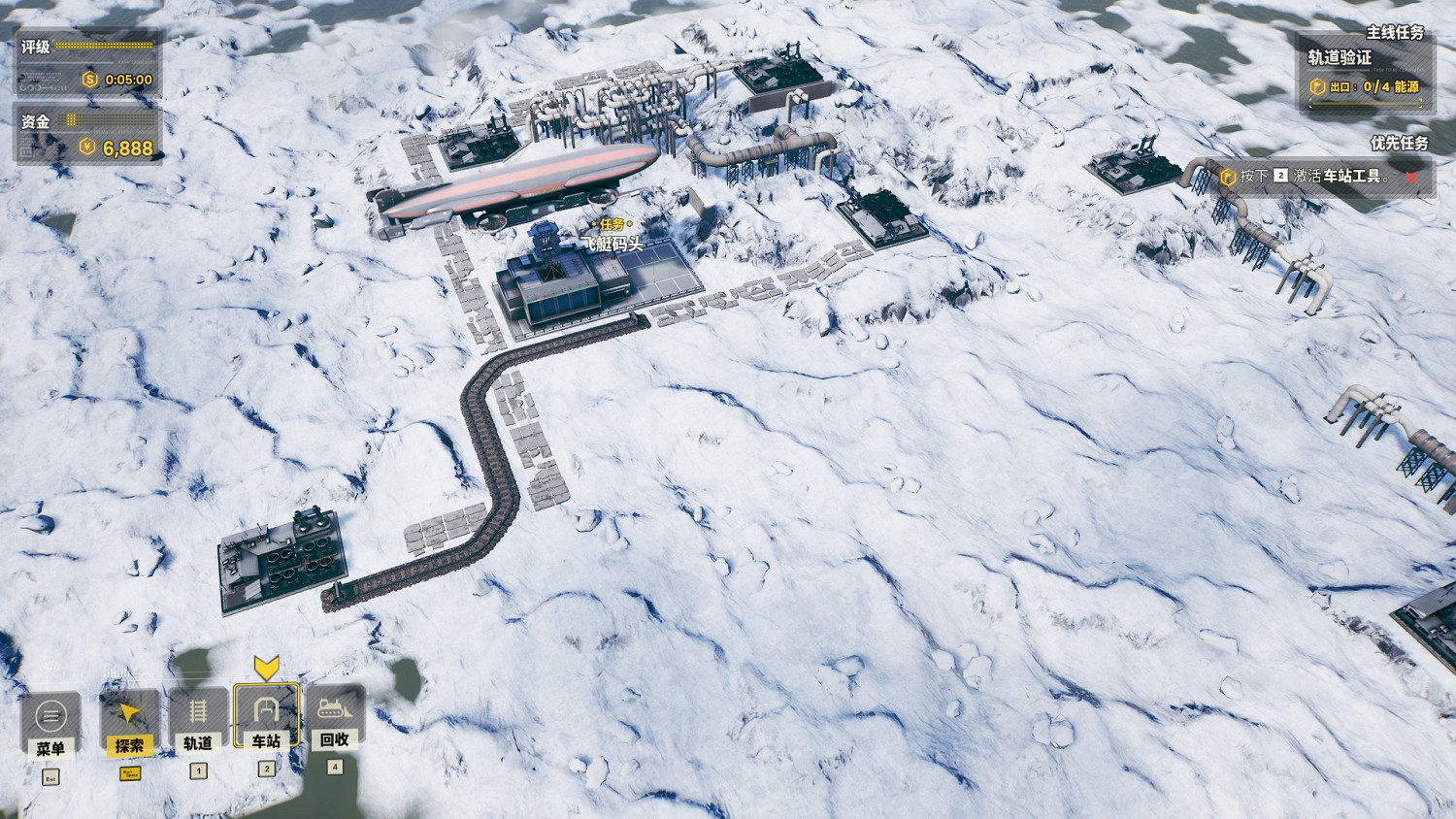Click the rating progress bar next to 评级

pos(102,45)
